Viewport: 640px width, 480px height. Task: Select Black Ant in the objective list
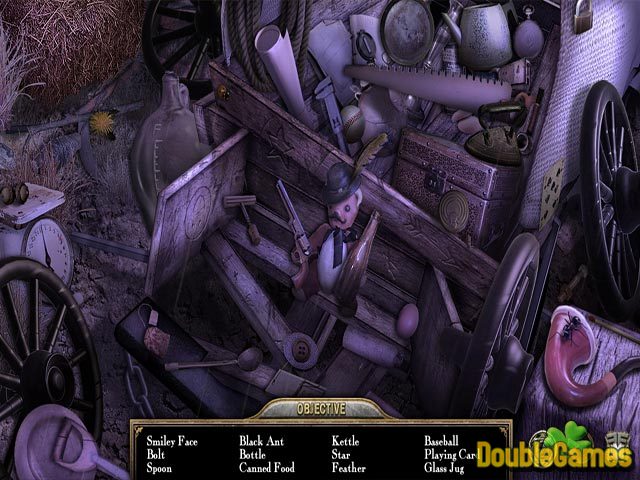[265, 439]
